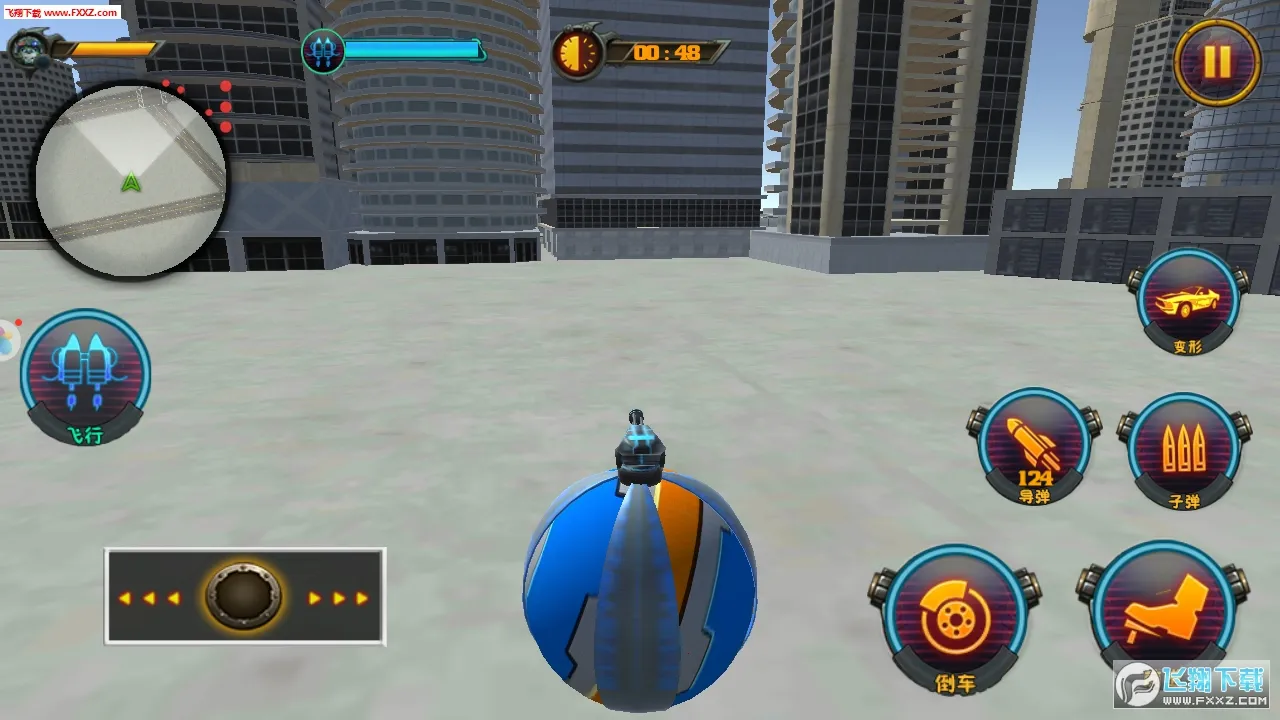
Task: Shoot bullets with the 子弹 button
Action: pyautogui.click(x=1184, y=451)
